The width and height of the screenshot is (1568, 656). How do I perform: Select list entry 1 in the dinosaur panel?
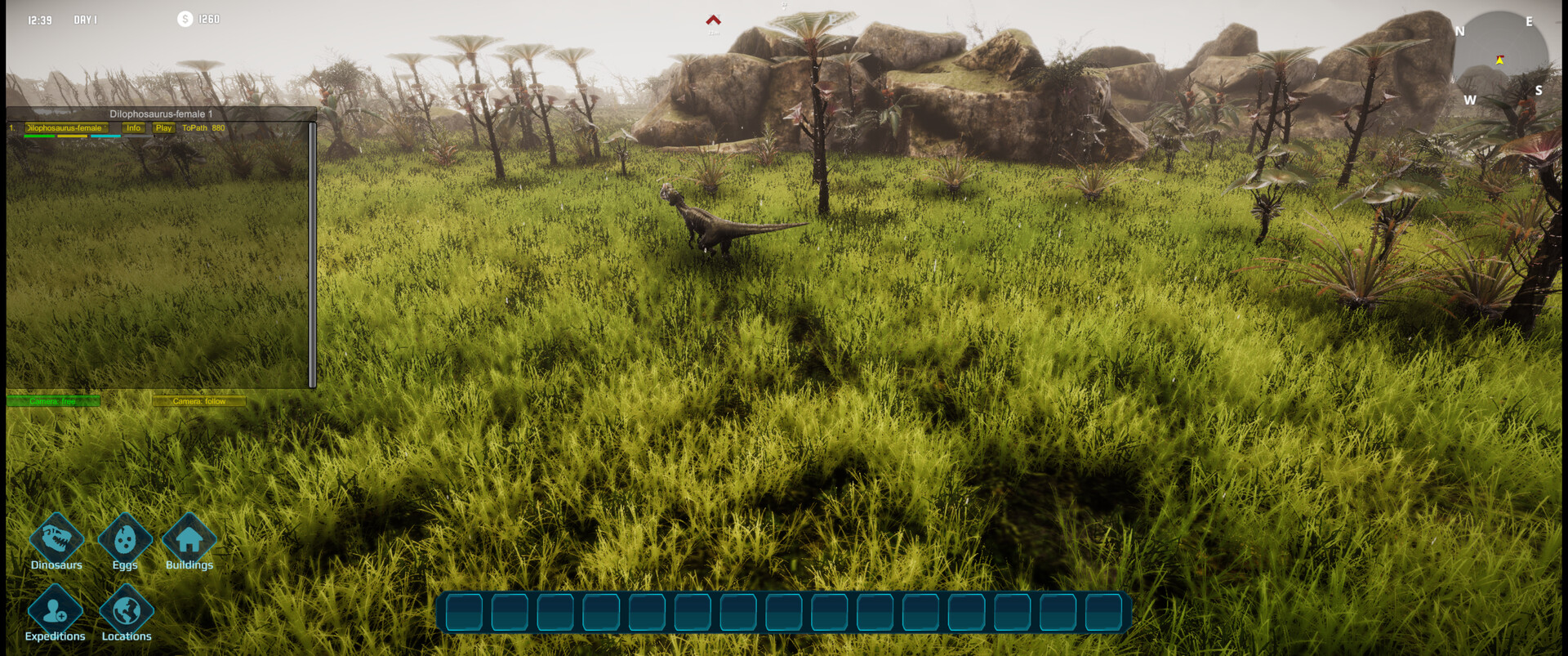[x=10, y=128]
